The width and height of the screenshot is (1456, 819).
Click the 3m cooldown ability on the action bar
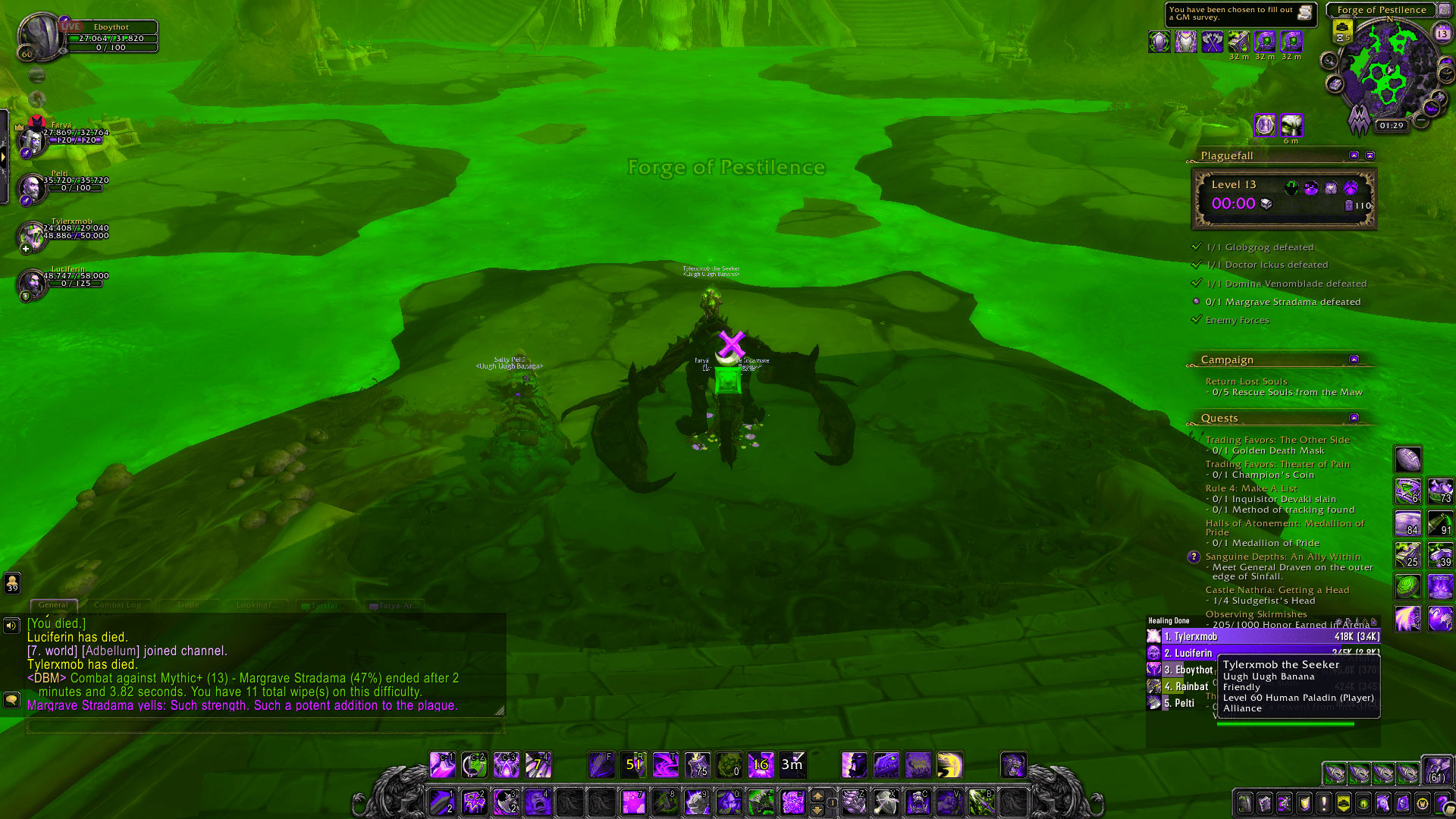coord(791,766)
